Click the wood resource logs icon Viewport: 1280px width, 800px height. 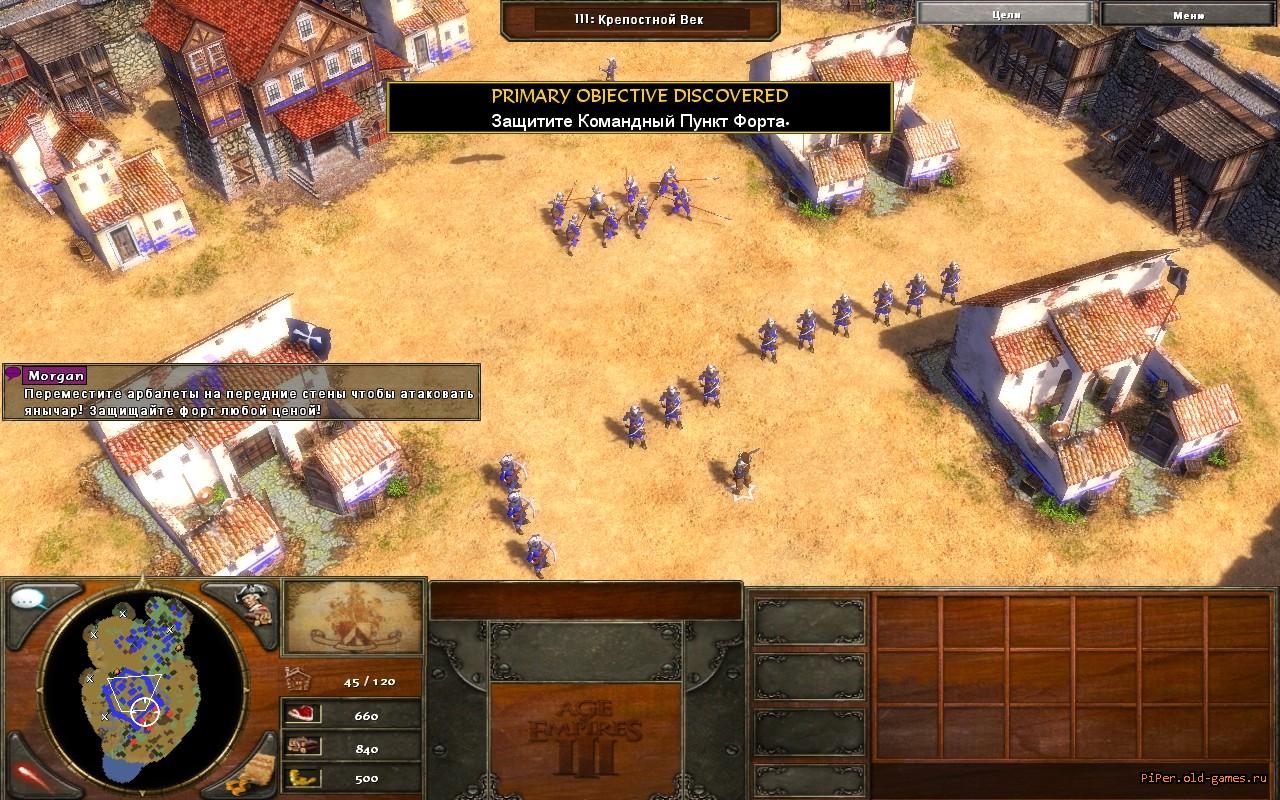coord(300,746)
